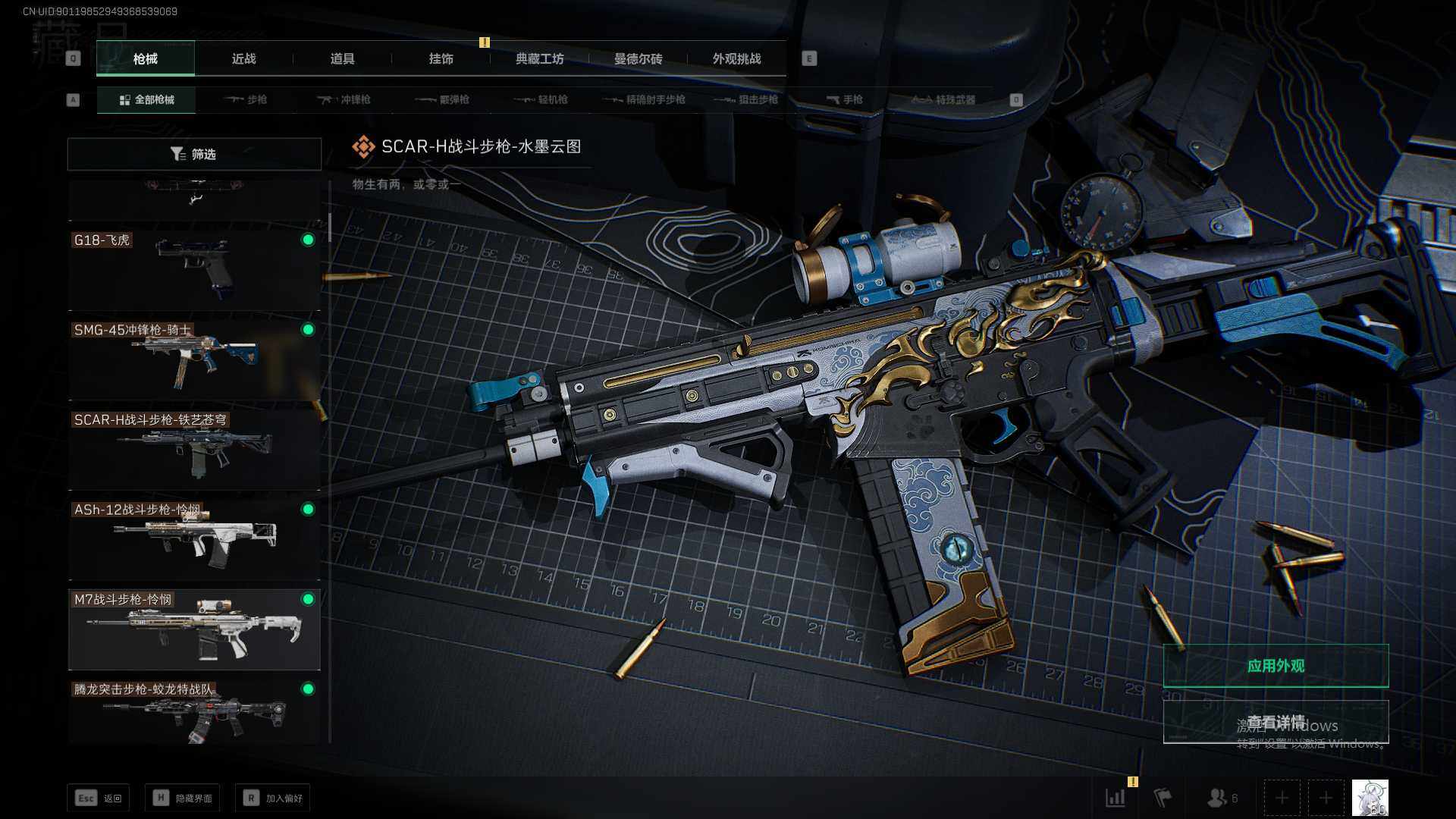
Task: Go to the 典藏工坊 workshop tab
Action: click(x=539, y=58)
